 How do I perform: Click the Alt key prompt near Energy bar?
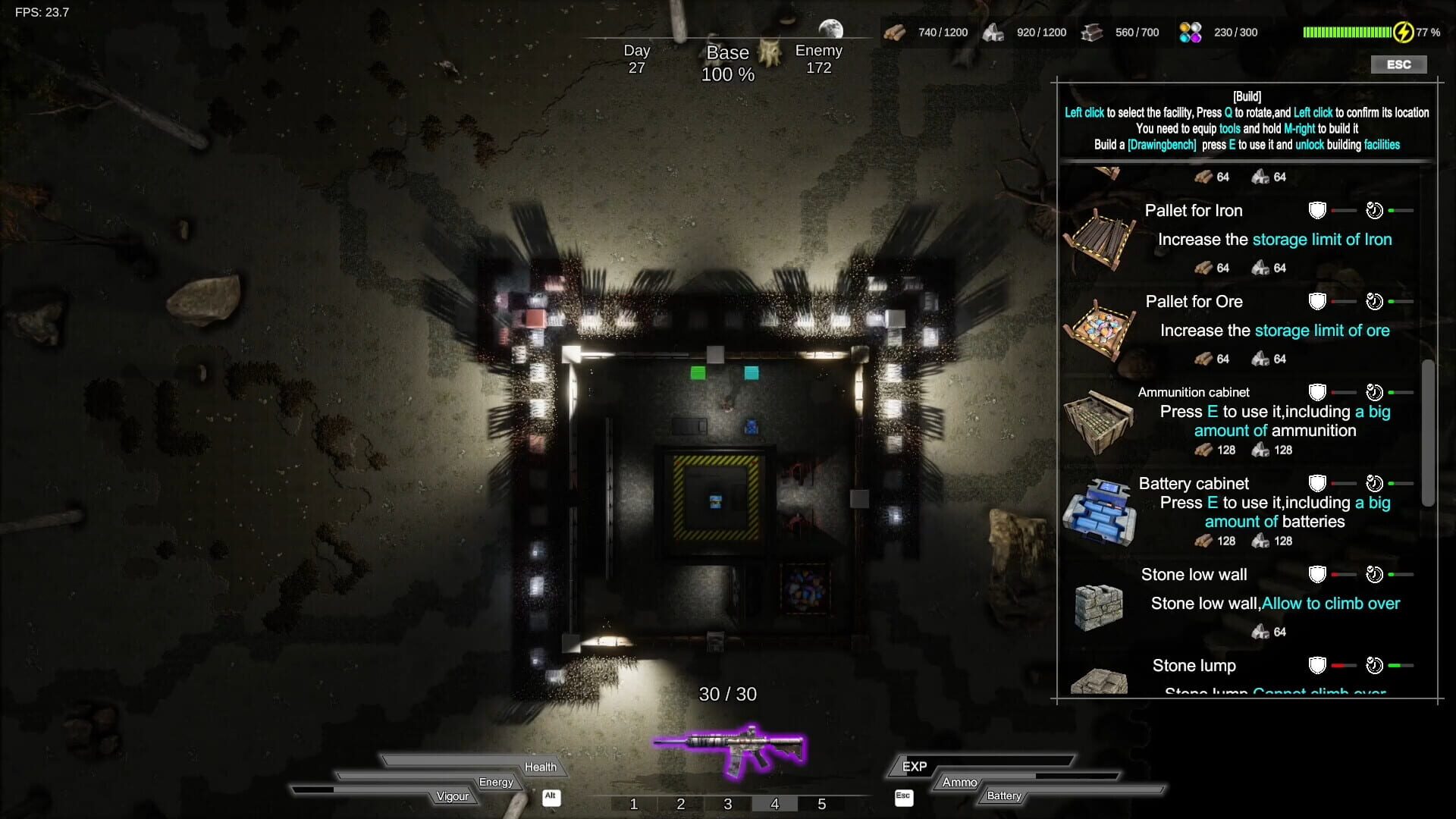pos(551,798)
